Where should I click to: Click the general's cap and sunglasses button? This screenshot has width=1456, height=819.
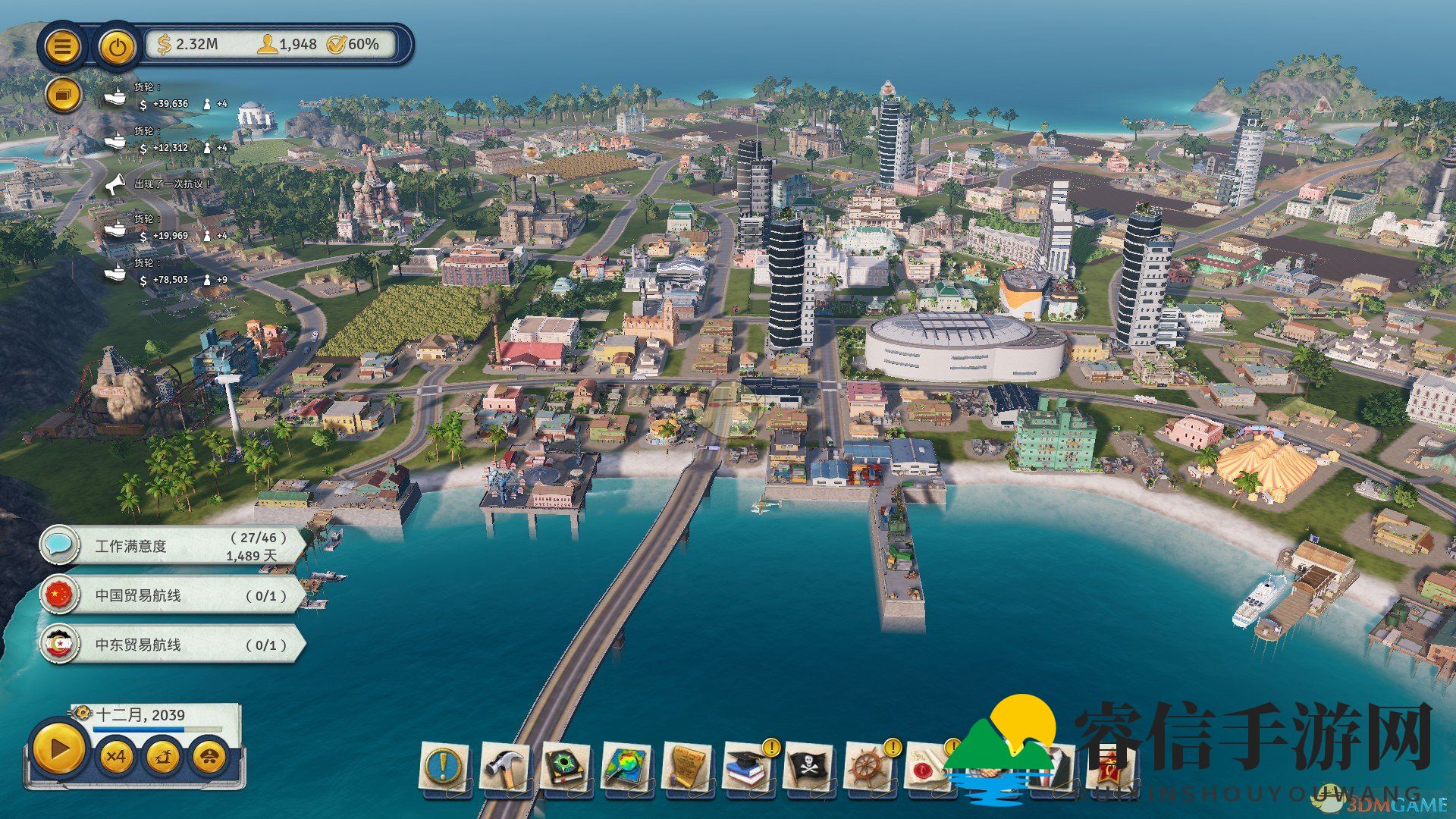pyautogui.click(x=210, y=757)
